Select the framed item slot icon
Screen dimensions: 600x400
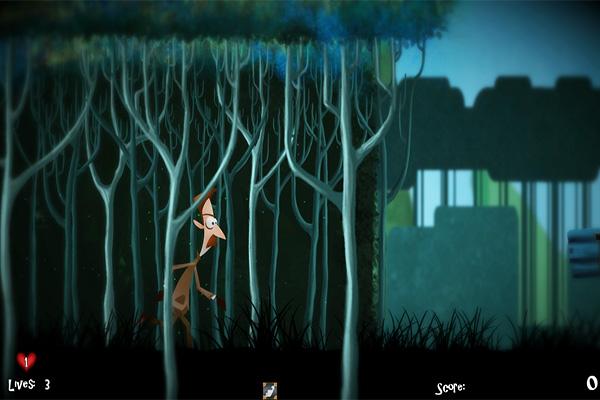pos(269,389)
